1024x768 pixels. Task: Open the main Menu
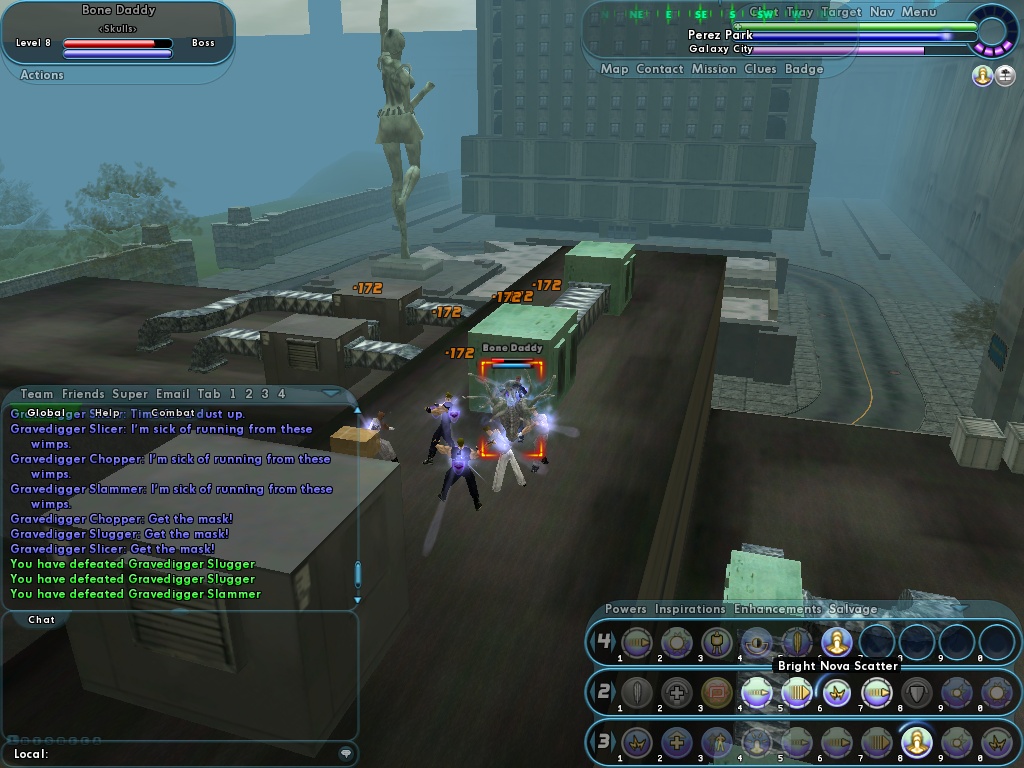pos(919,12)
